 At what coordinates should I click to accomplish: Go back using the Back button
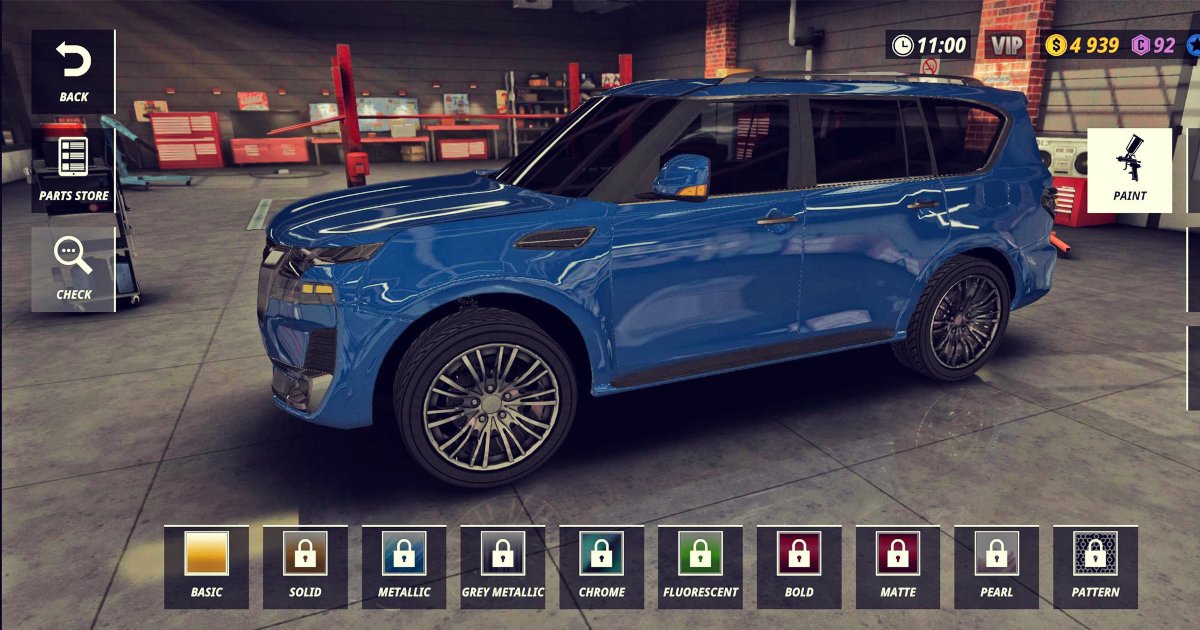click(x=73, y=72)
